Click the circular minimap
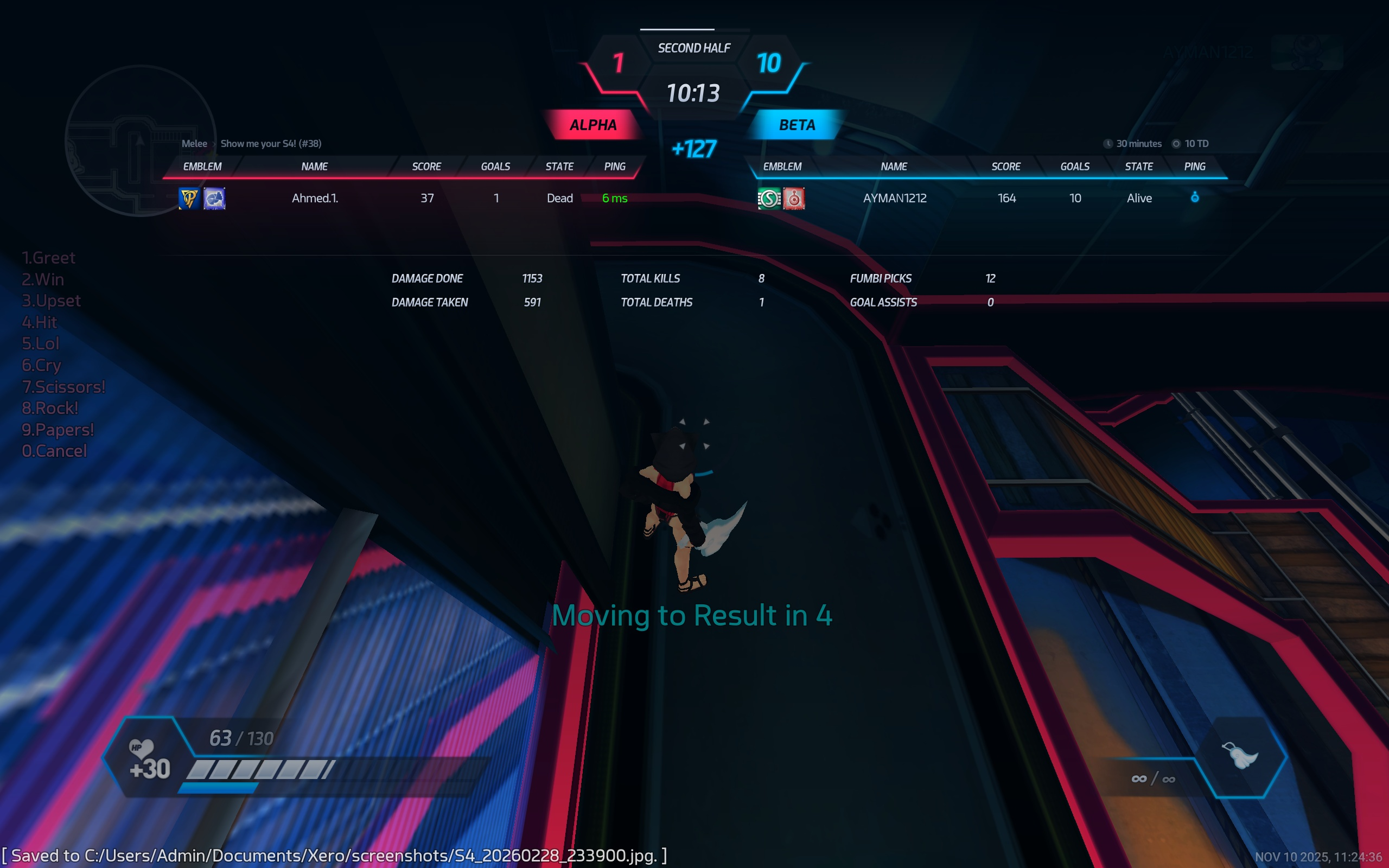This screenshot has width=1389, height=868. coord(140,141)
